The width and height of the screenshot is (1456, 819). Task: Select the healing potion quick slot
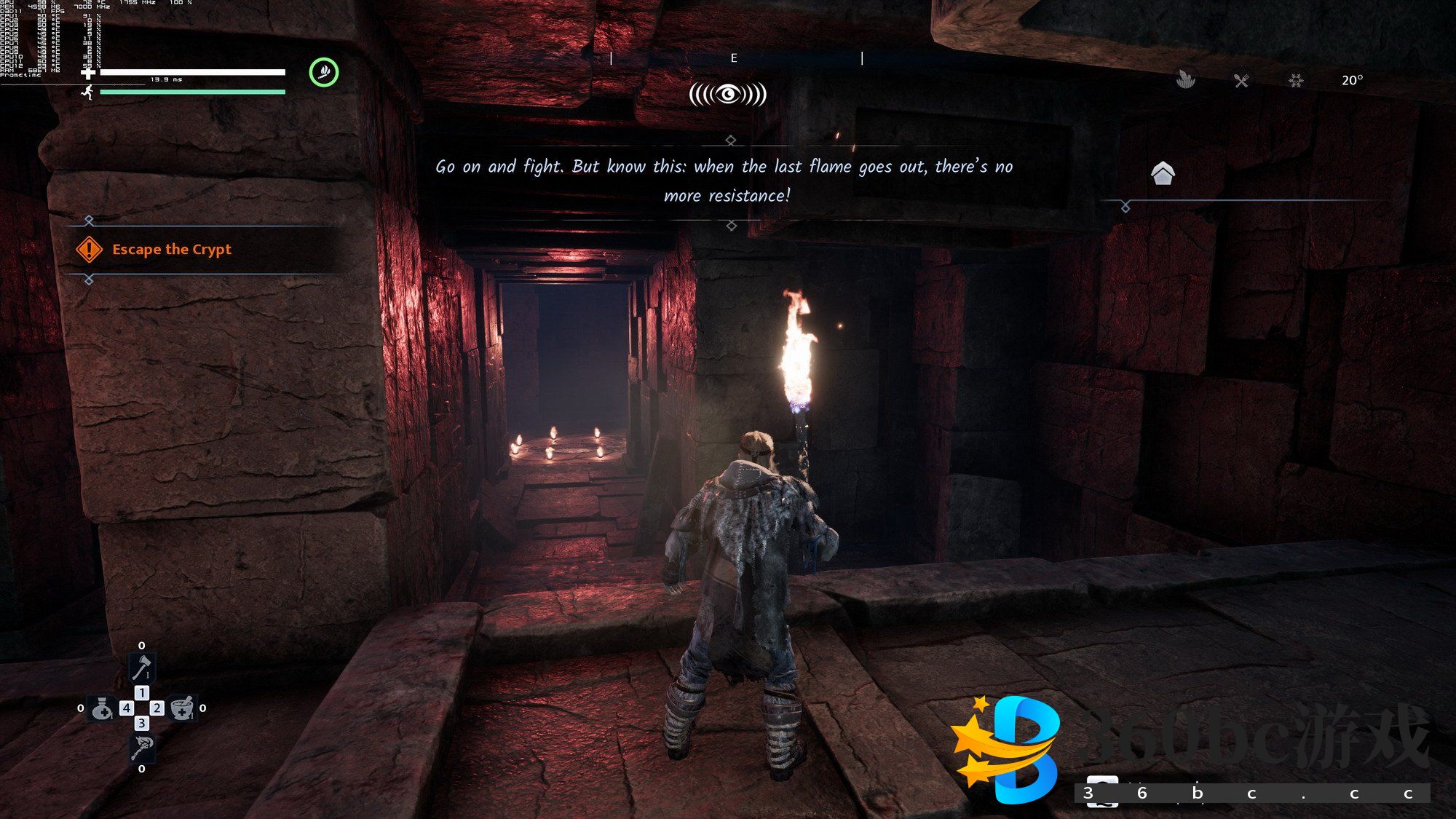point(101,708)
